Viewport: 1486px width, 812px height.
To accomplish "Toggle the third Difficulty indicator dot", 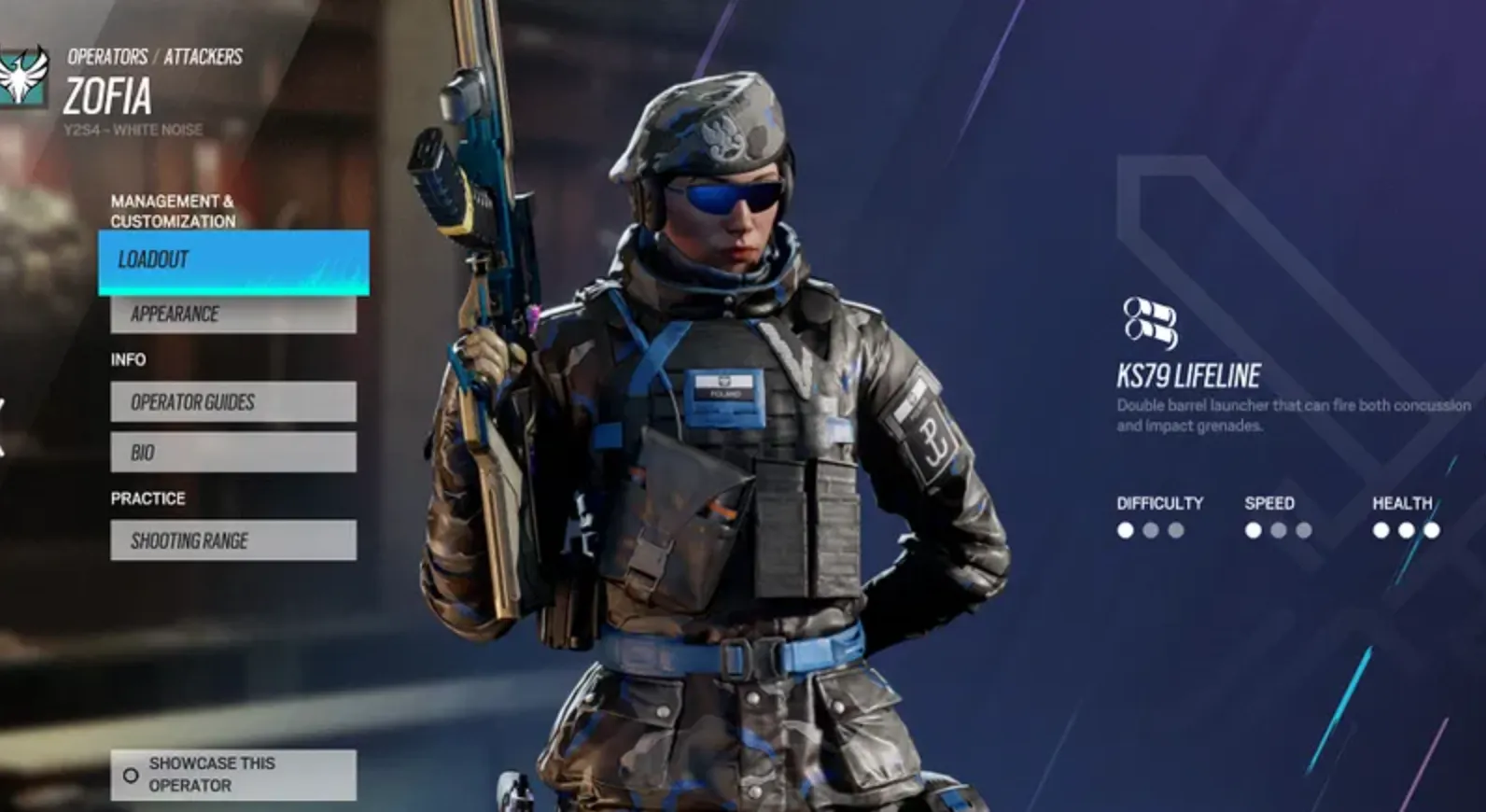I will coord(1178,528).
